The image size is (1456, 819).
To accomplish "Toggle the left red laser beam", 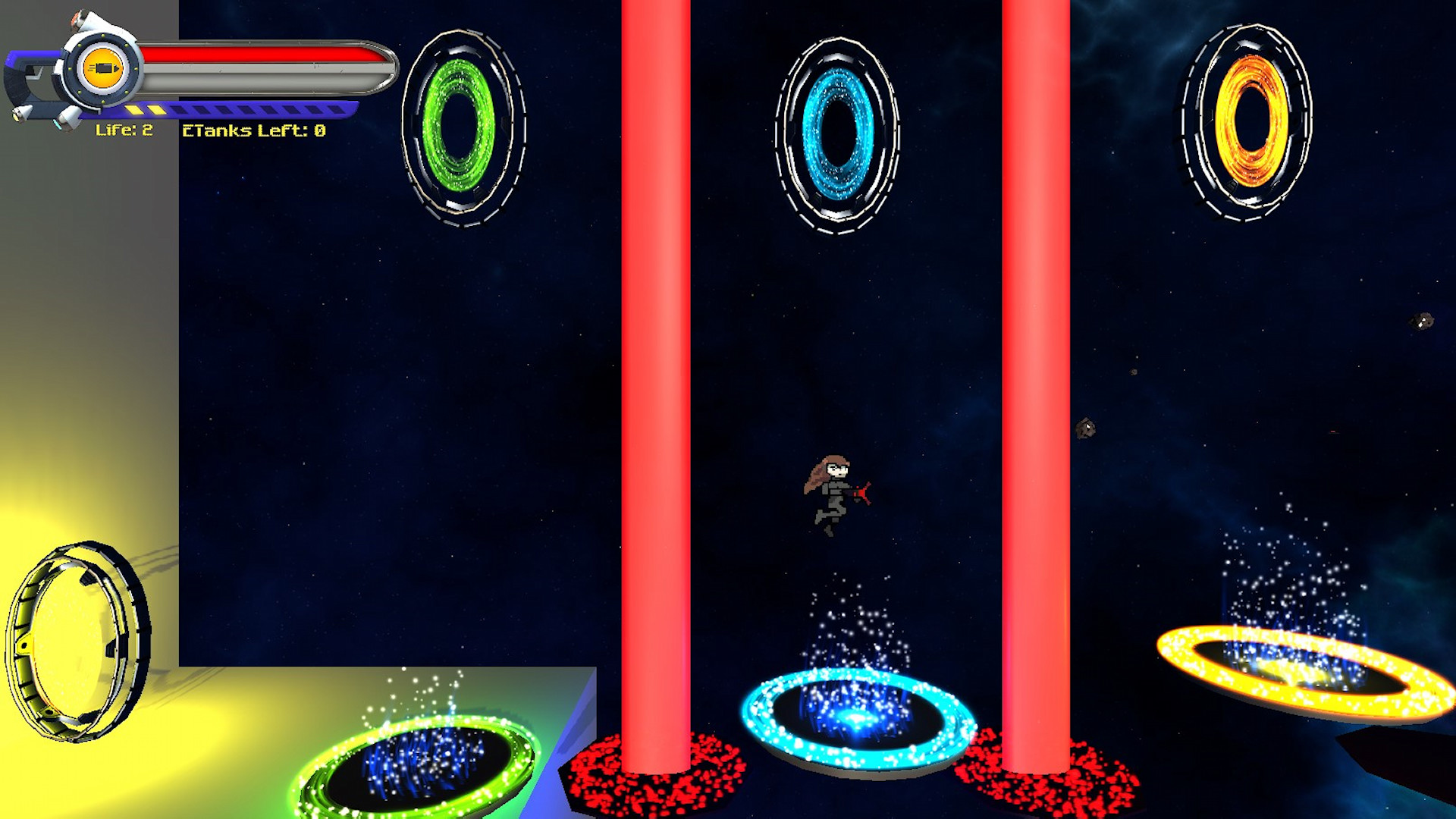I will 656,379.
